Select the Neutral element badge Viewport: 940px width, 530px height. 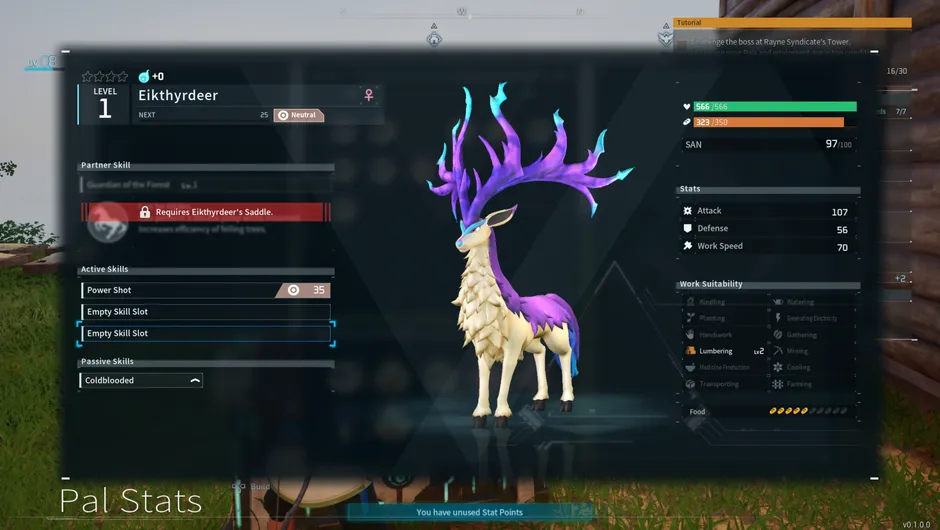[x=298, y=115]
